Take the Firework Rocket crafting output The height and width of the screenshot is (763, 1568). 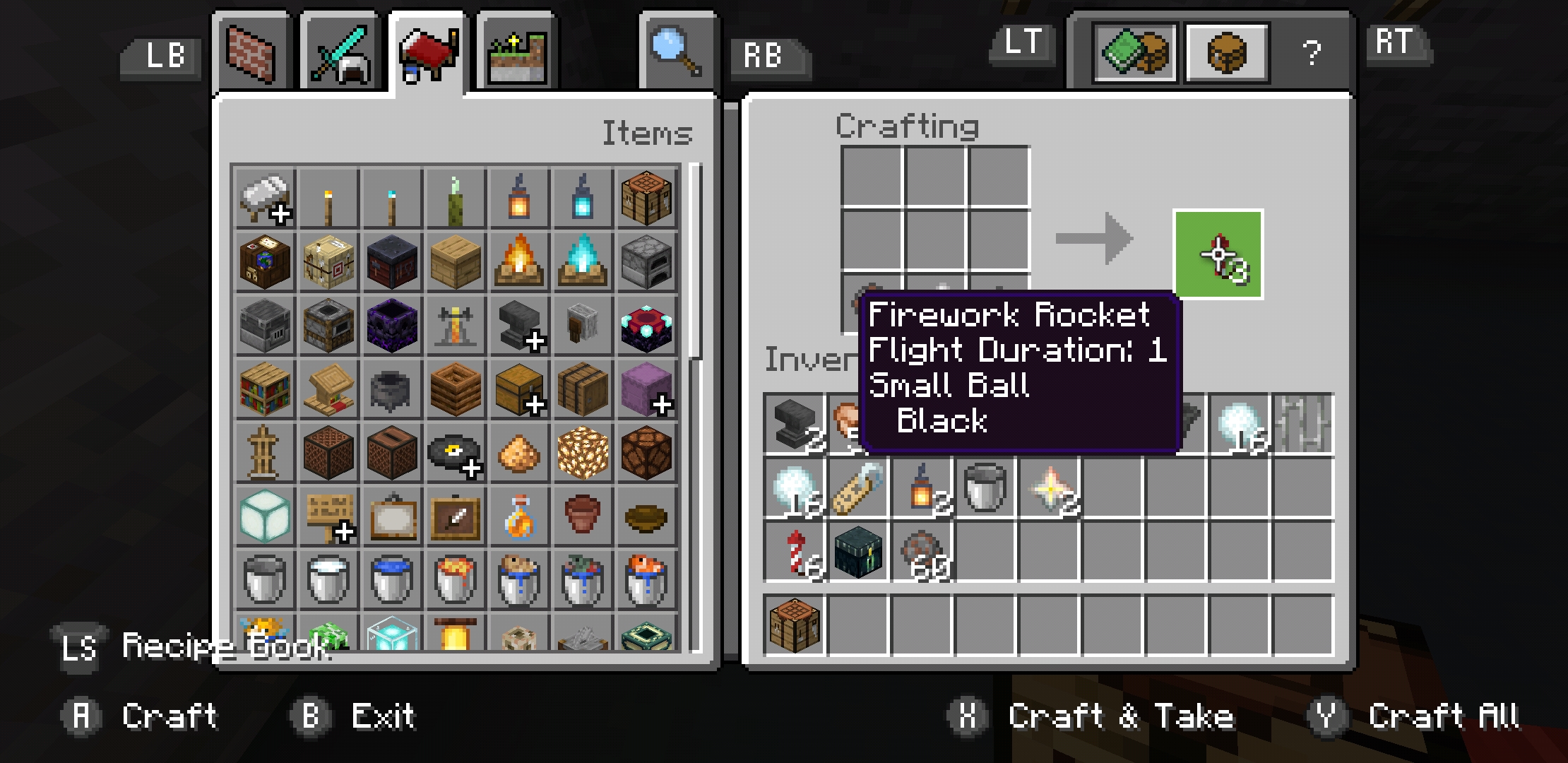click(x=1218, y=254)
